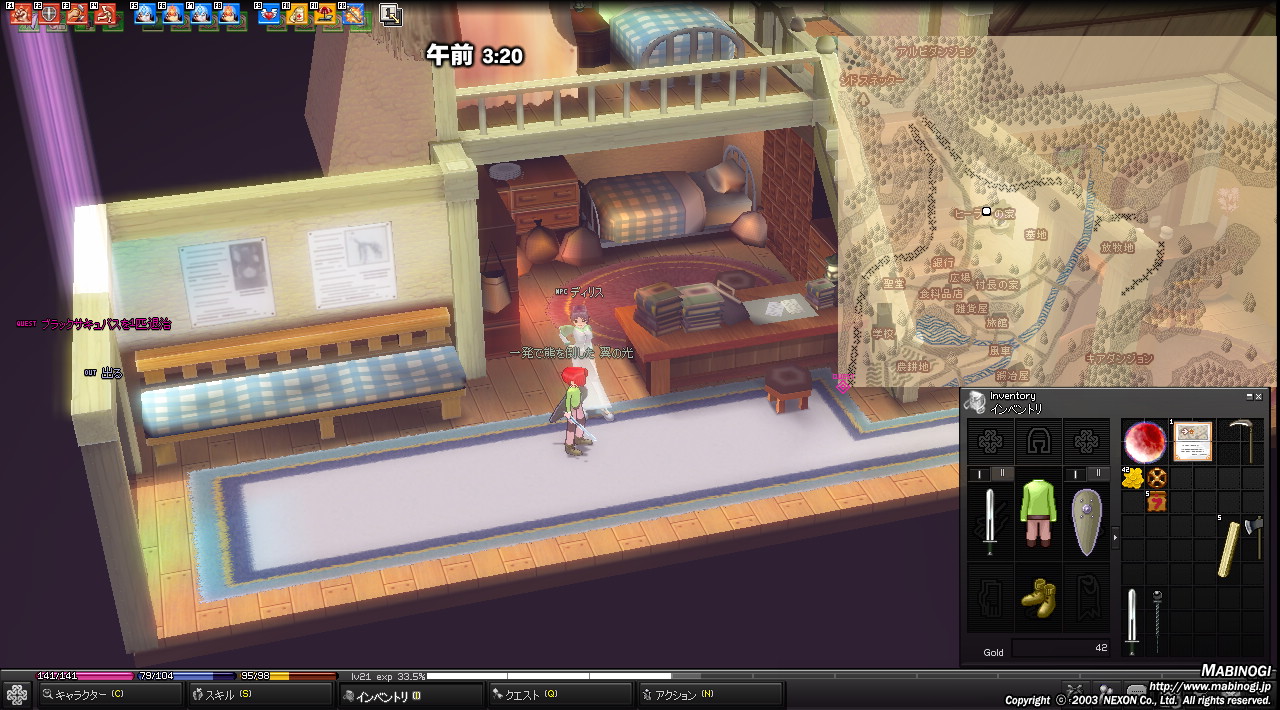Select the firewood plank item
1280x710 pixels.
[1229, 548]
